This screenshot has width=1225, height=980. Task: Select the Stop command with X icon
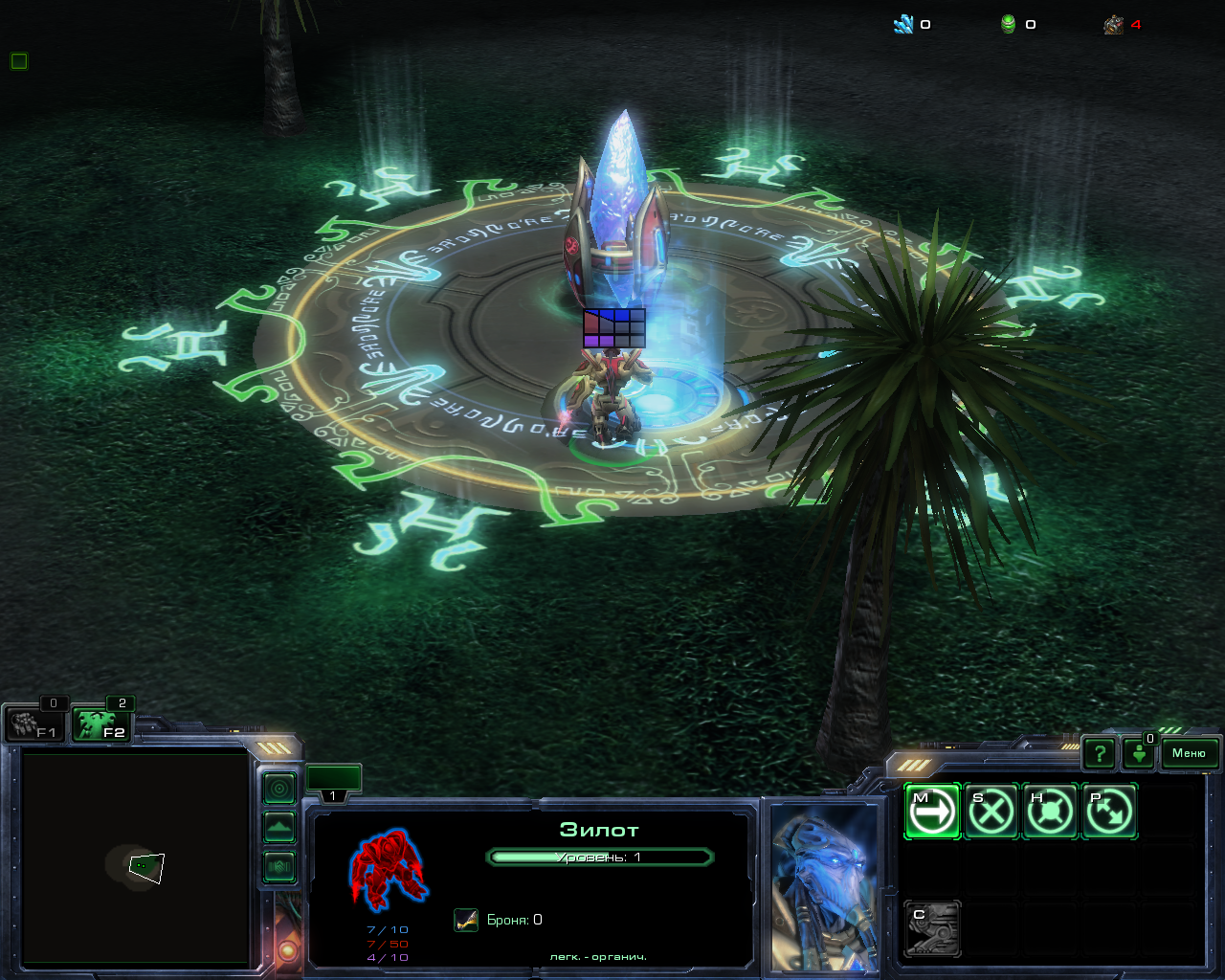[x=991, y=812]
